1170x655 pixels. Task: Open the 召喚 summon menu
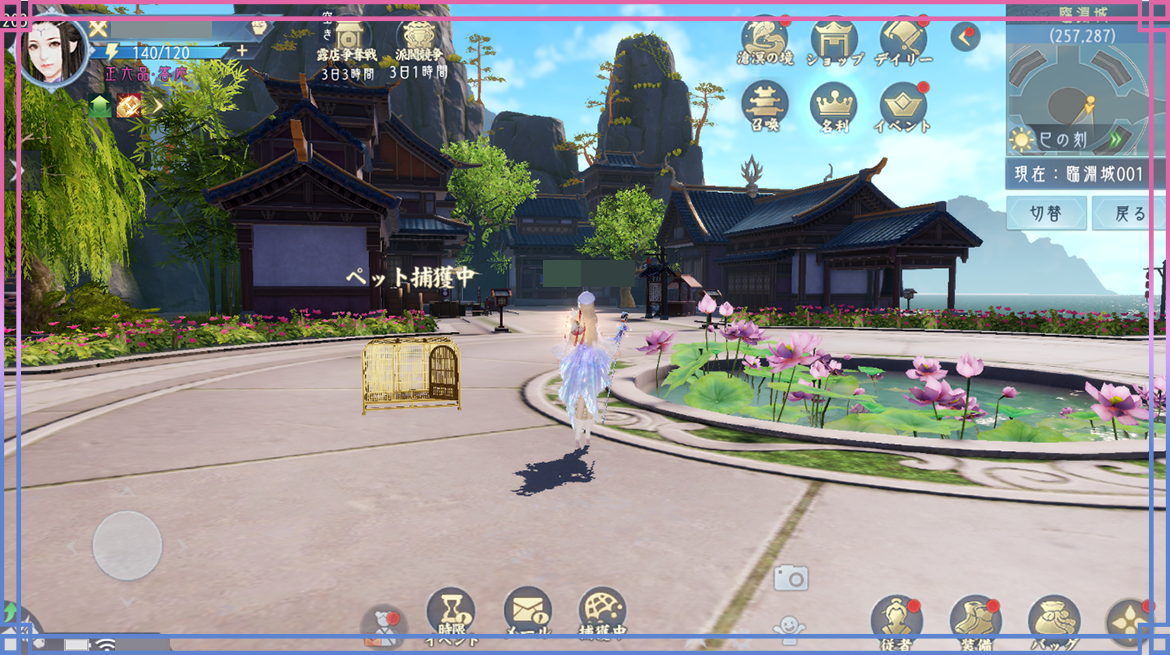click(765, 105)
